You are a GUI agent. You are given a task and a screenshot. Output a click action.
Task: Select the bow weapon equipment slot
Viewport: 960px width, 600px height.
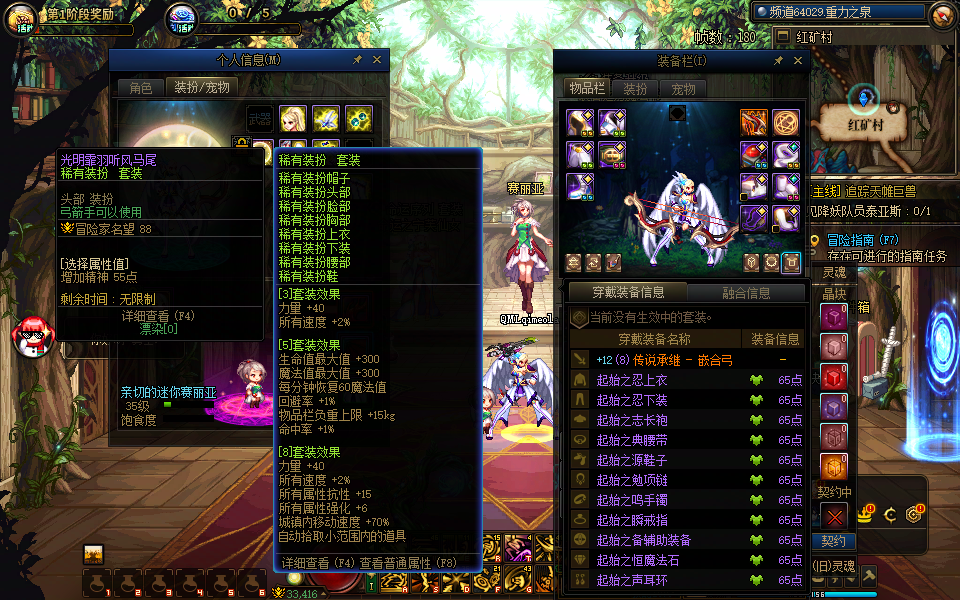[x=754, y=122]
